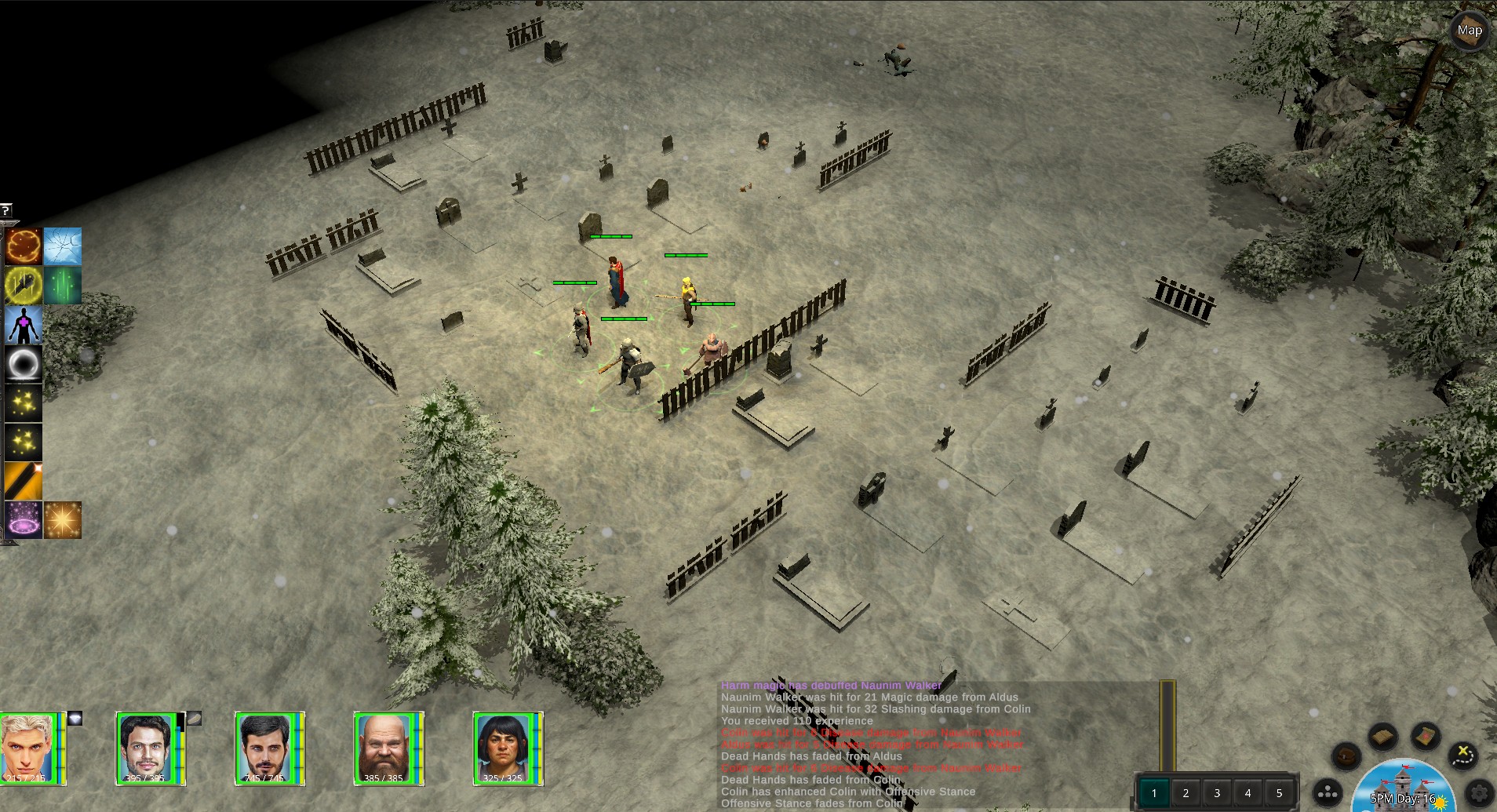Cast the cracked ice spell

63,246
